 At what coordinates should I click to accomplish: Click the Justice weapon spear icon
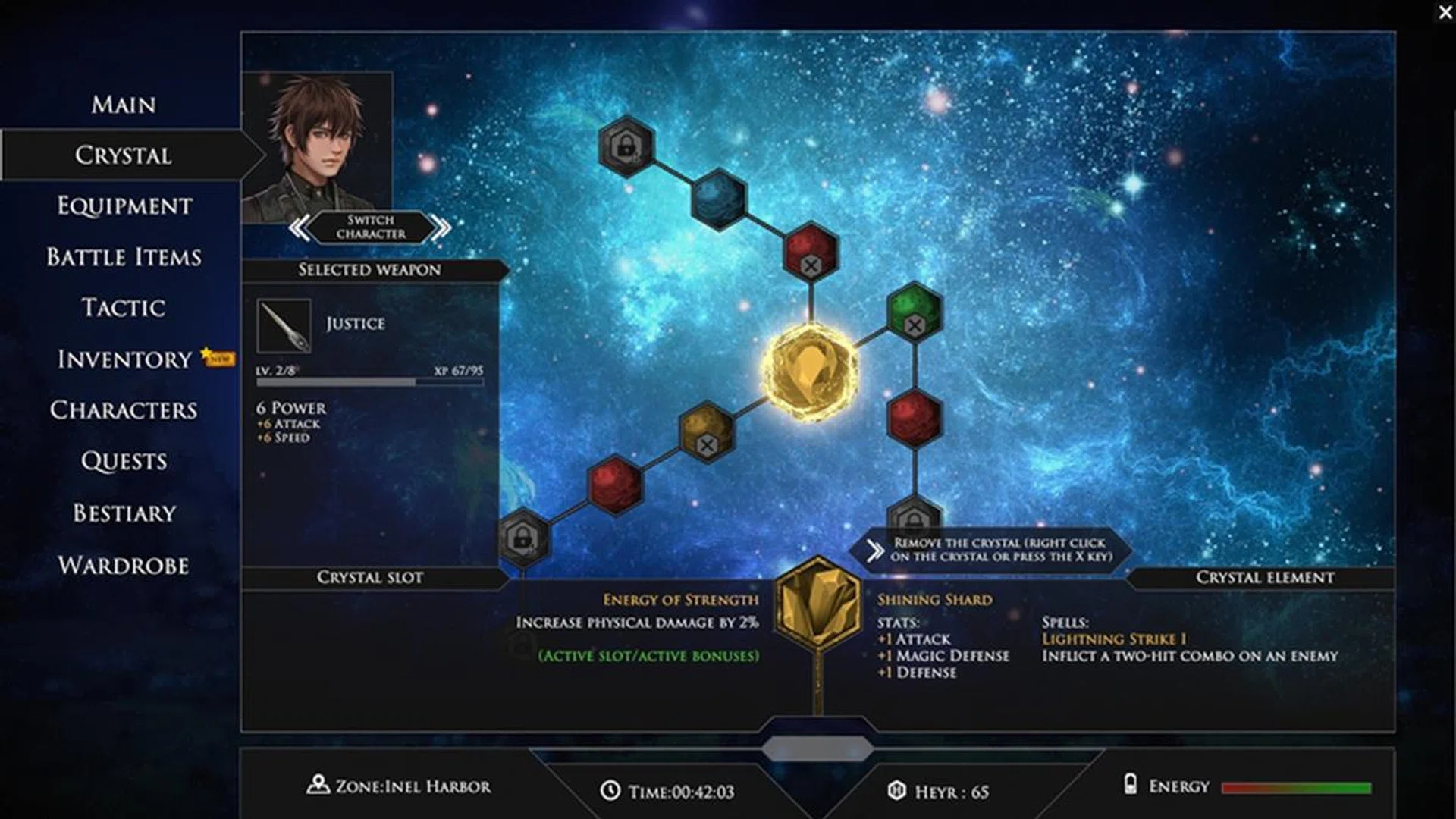[282, 326]
